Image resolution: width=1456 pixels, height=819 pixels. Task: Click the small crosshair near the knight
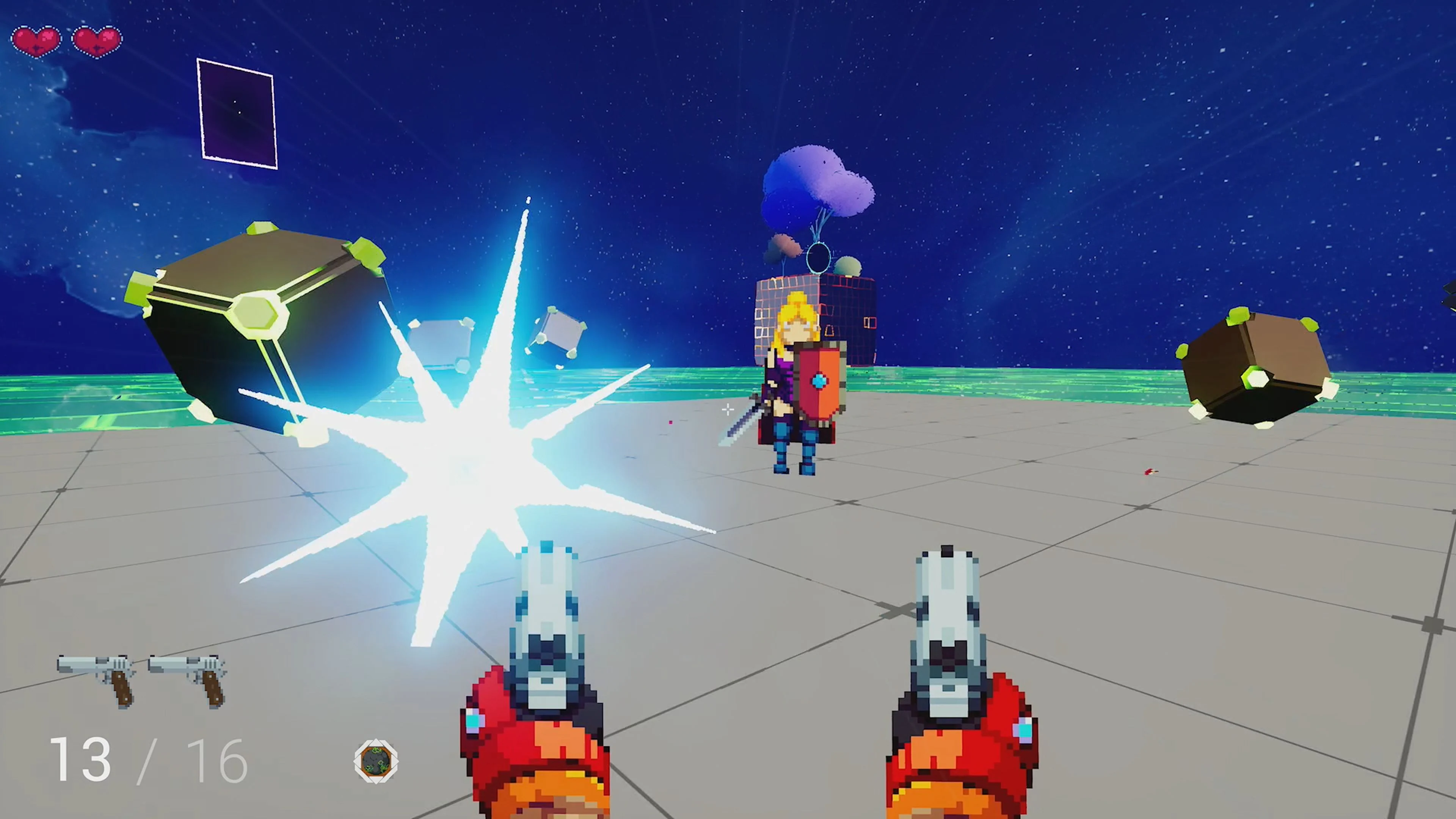pyautogui.click(x=728, y=410)
